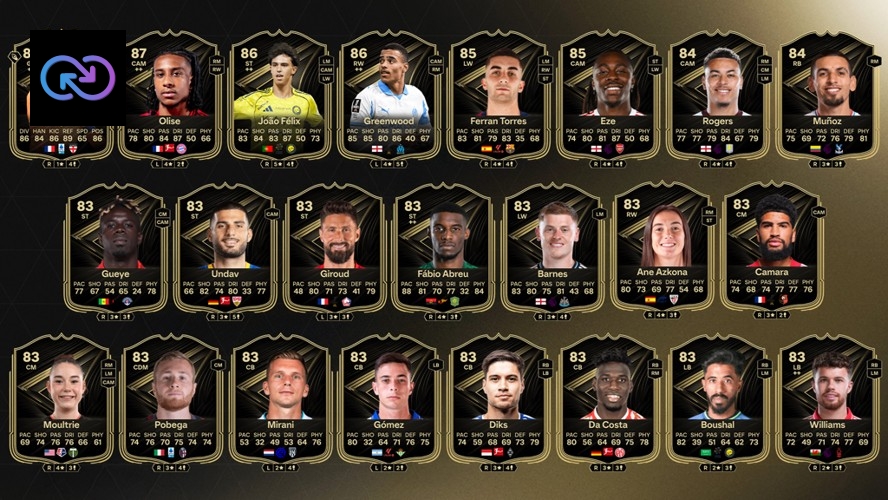Select the Boushal left back card
888x500 pixels.
(x=718, y=398)
